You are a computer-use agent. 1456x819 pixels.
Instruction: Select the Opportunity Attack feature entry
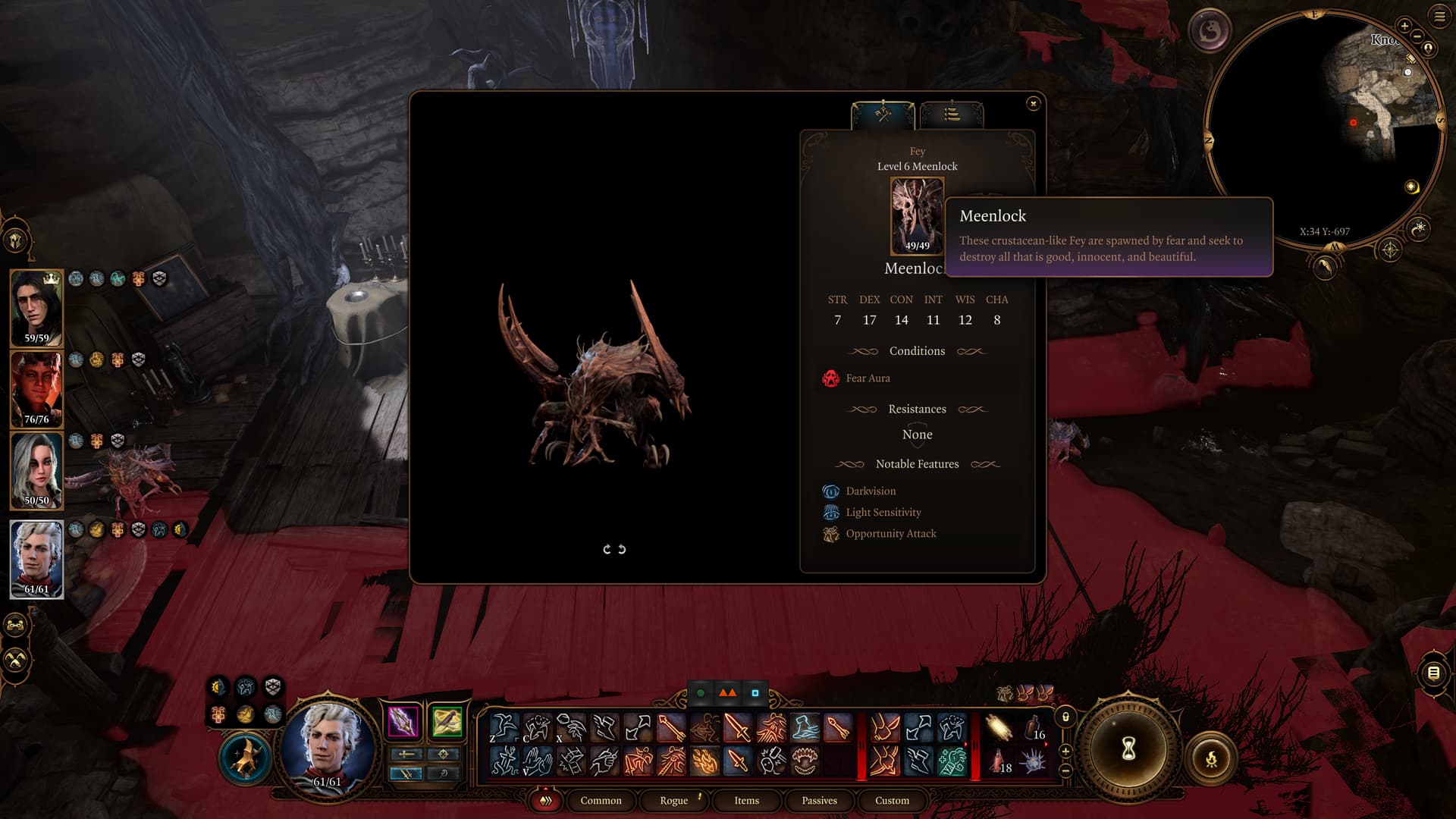click(x=890, y=534)
